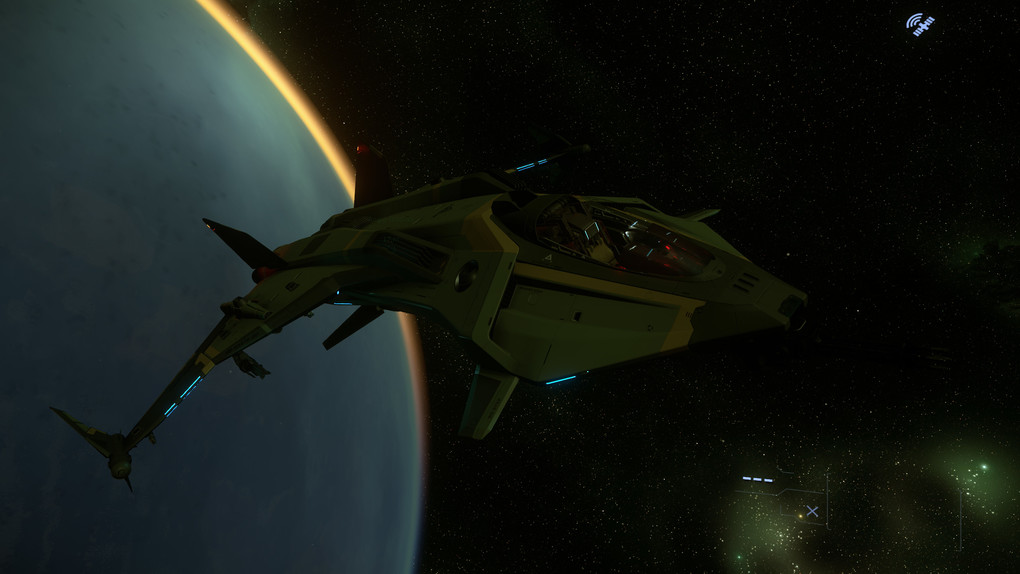The width and height of the screenshot is (1020, 574).
Task: Click the blue X marker on the HUD
Action: [812, 511]
